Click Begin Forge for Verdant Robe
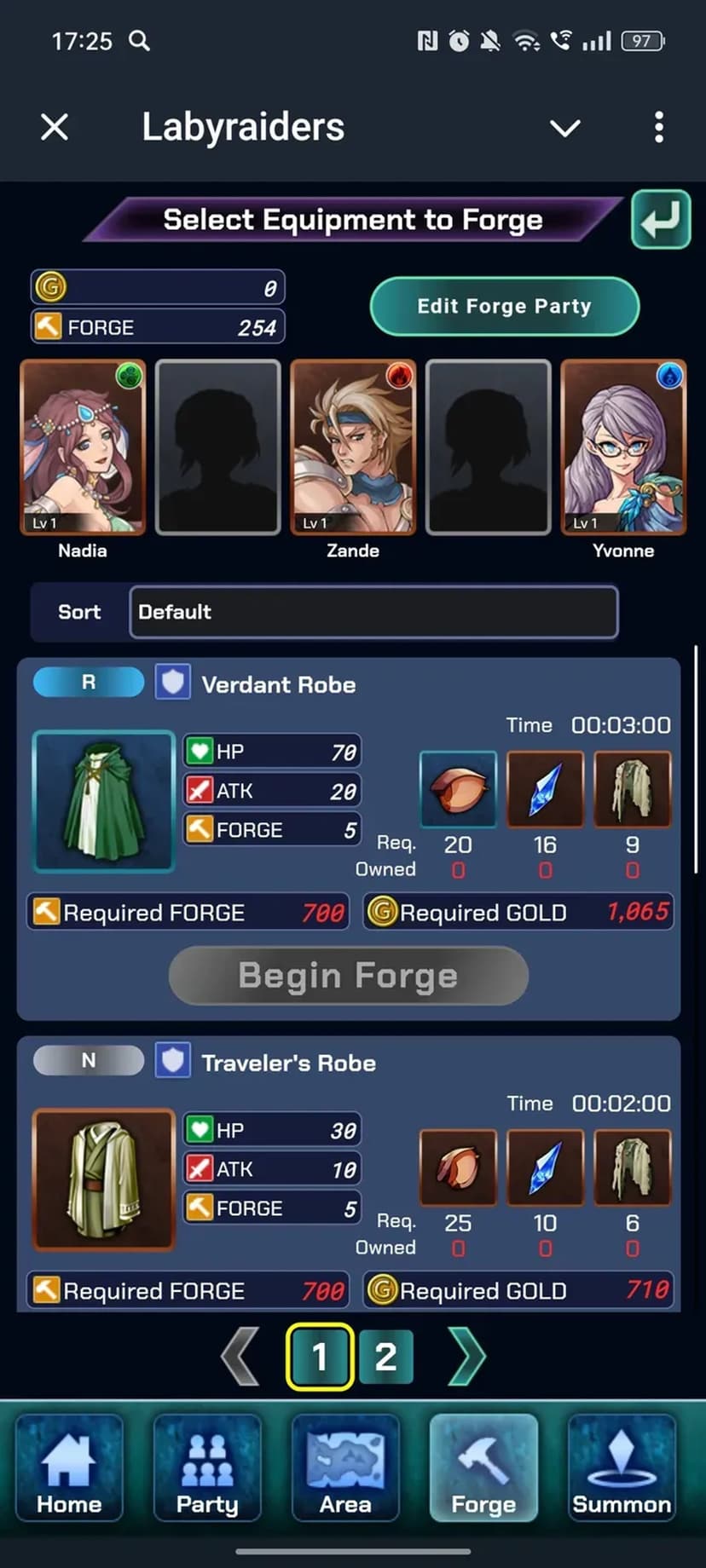 [x=348, y=976]
